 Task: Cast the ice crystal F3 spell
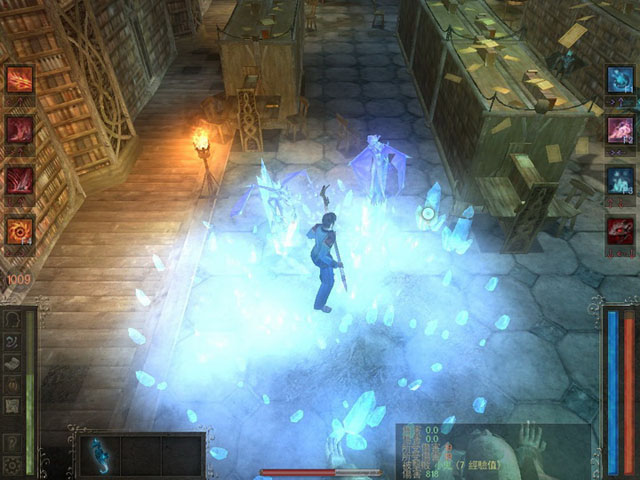pos(620,180)
